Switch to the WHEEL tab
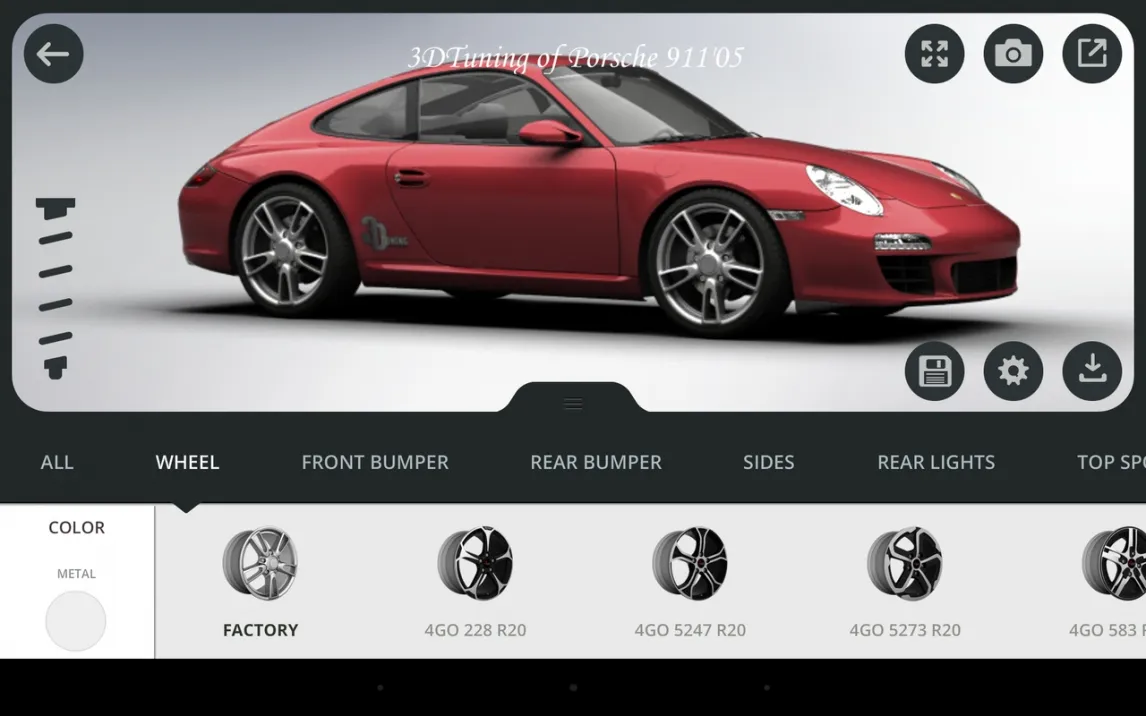The height and width of the screenshot is (716, 1146). tap(187, 462)
